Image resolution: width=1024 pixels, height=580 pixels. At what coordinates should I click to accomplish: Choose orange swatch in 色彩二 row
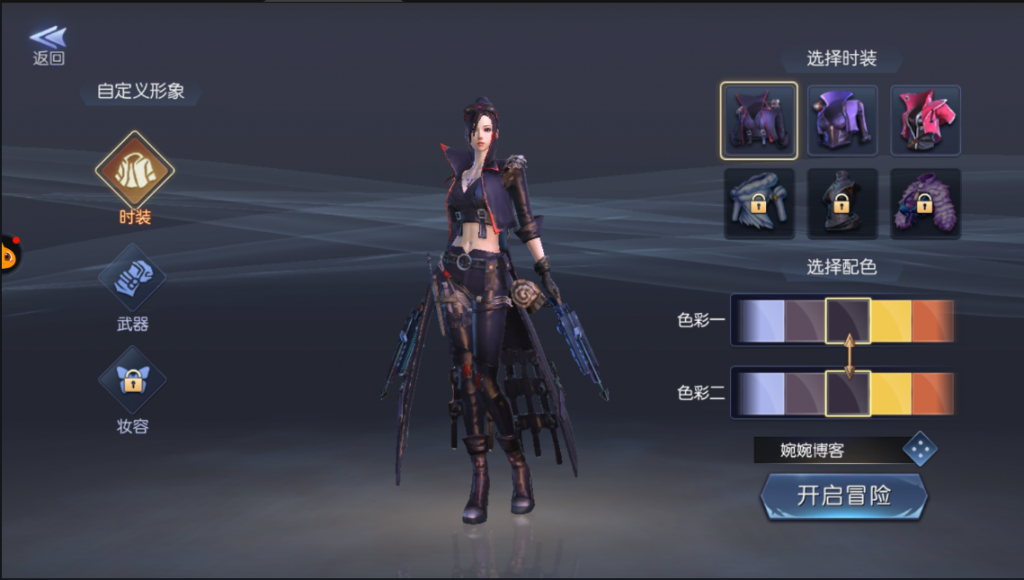click(932, 394)
